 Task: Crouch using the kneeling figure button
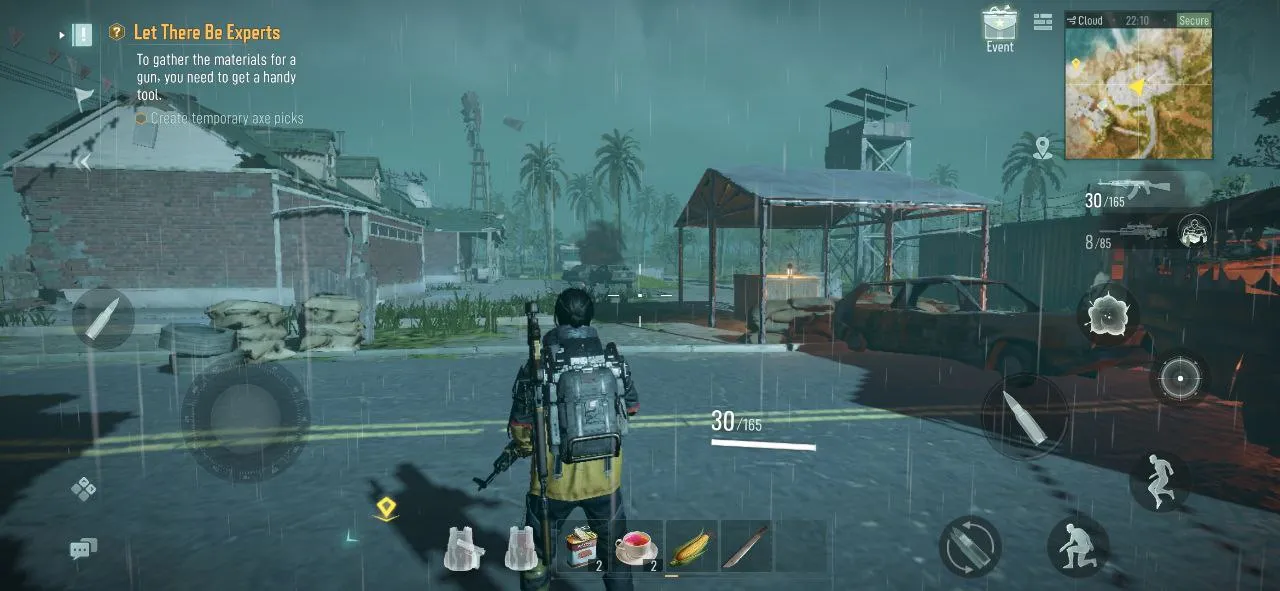pyautogui.click(x=1076, y=544)
